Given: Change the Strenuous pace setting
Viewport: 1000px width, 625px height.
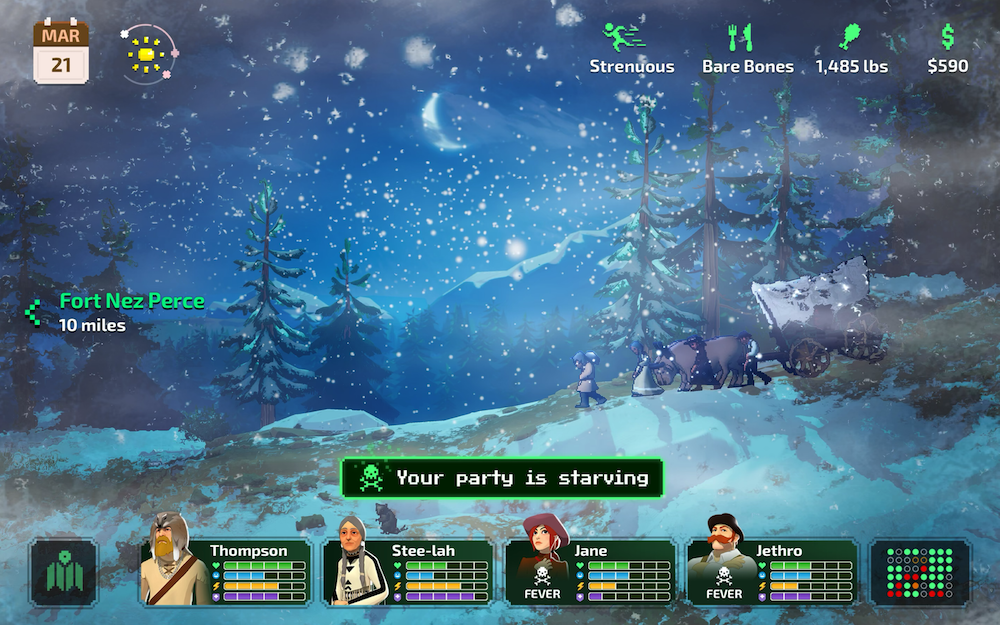Looking at the screenshot, I should click(x=631, y=49).
